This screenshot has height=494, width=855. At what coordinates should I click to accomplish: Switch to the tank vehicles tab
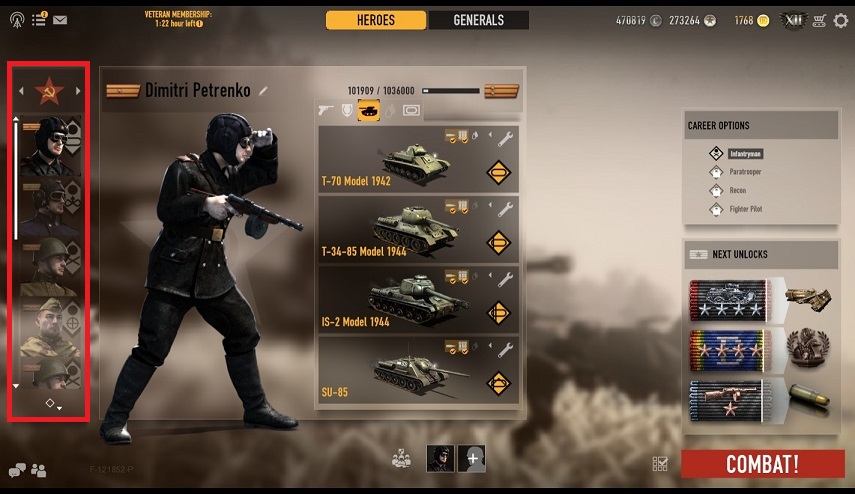pos(368,111)
